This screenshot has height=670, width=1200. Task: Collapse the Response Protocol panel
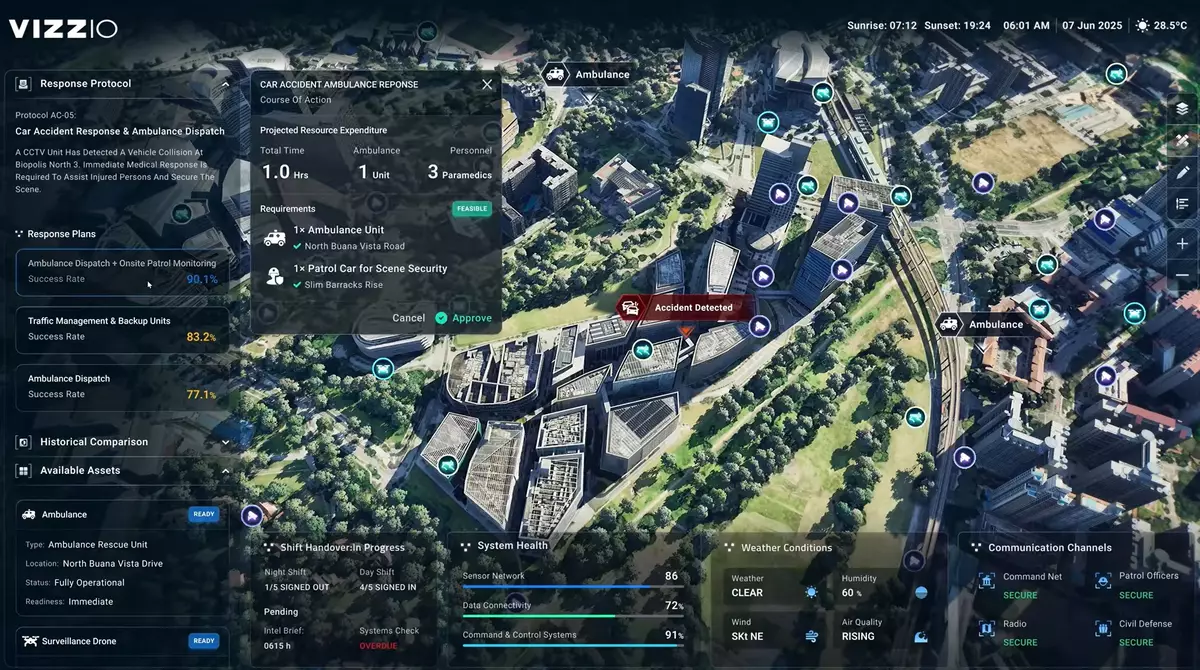(x=225, y=84)
